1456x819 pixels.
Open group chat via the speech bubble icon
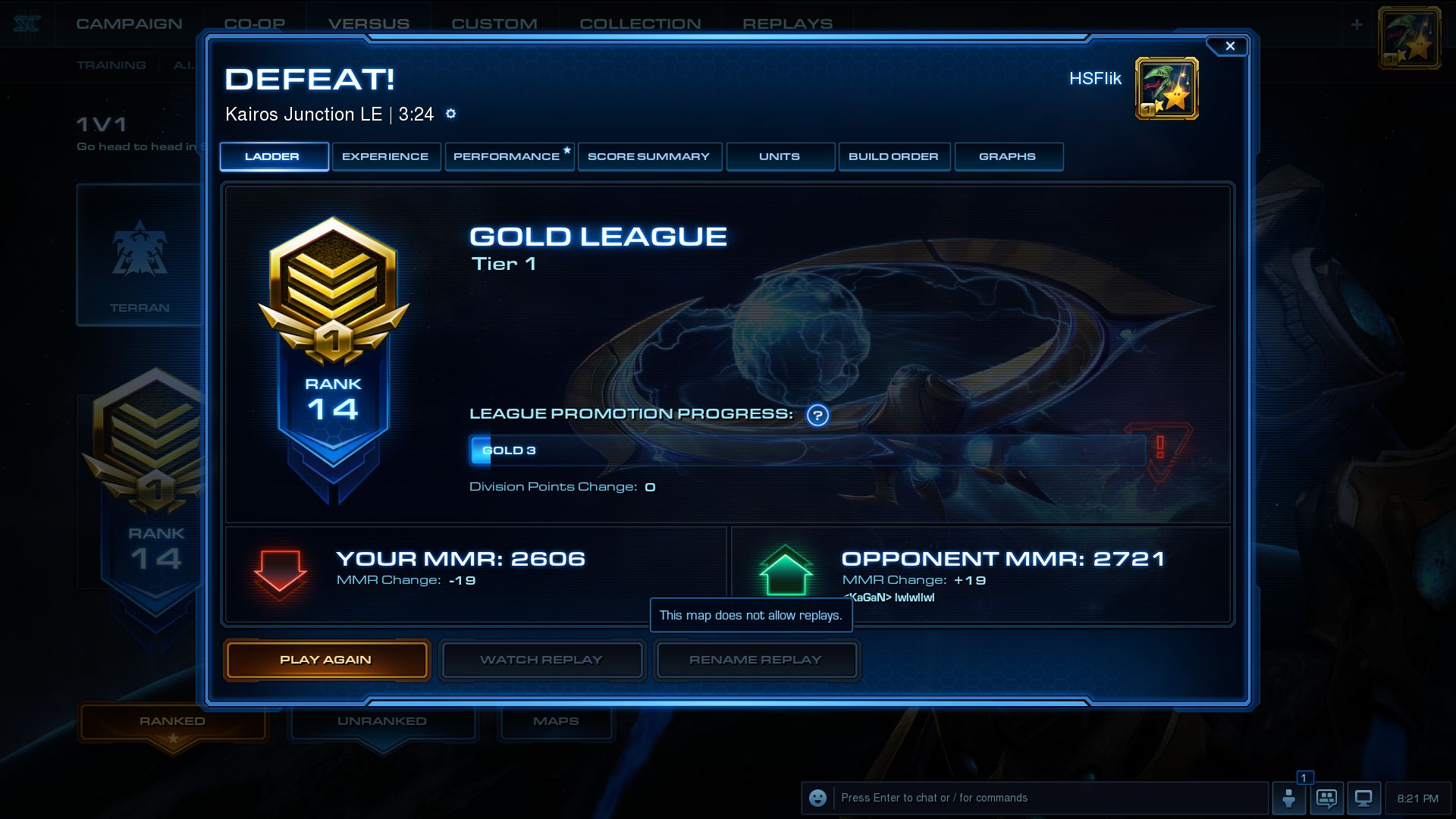(1327, 798)
